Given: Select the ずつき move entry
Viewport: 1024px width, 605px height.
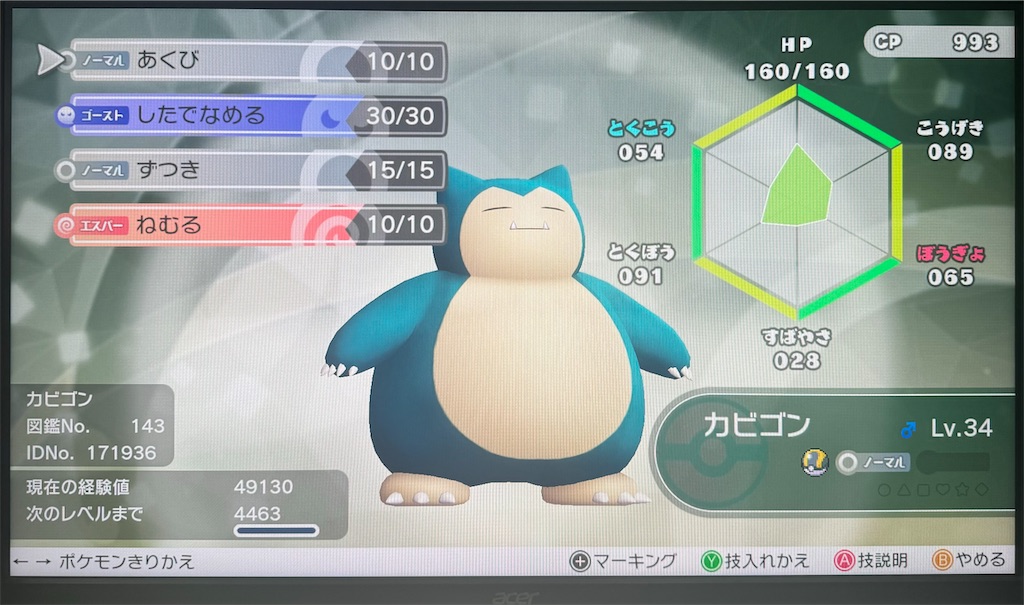Looking at the screenshot, I should [250, 170].
